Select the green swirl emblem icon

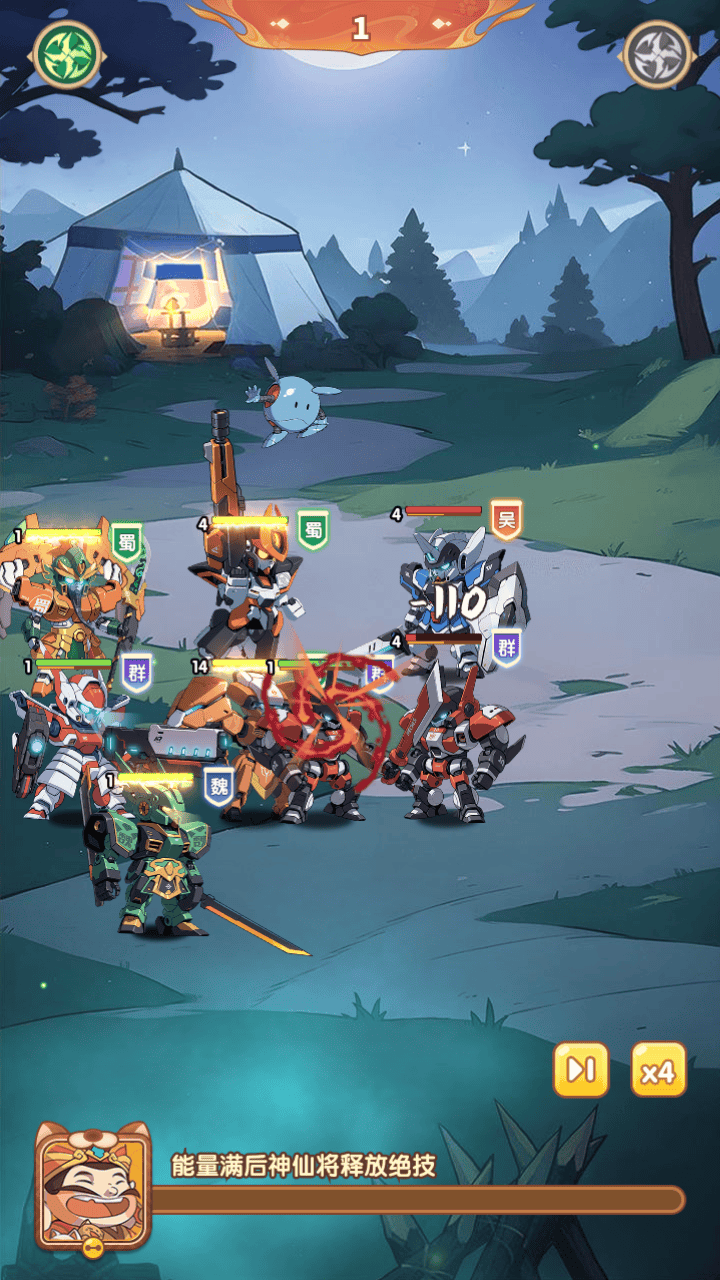tap(67, 52)
